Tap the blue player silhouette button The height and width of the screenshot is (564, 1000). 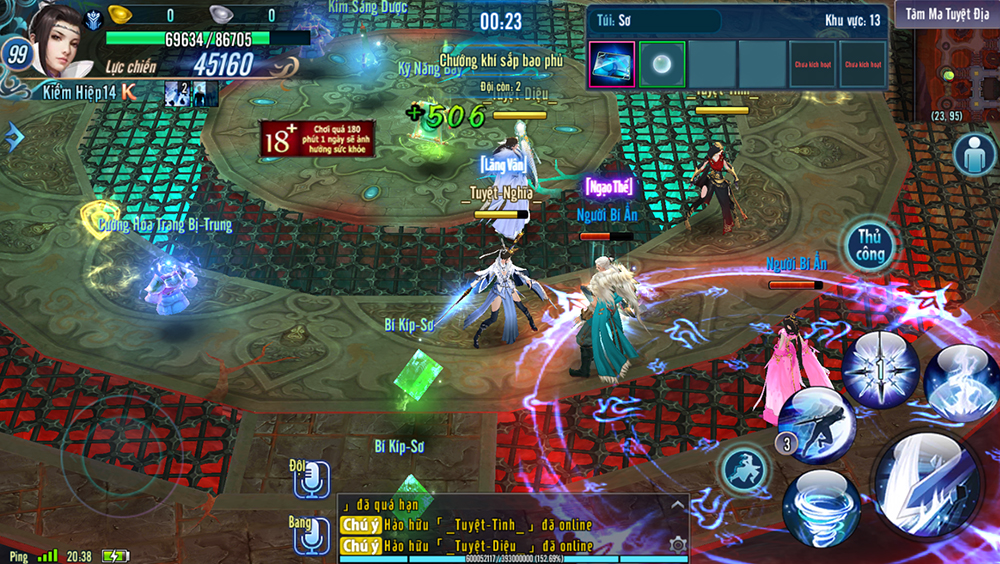[973, 155]
